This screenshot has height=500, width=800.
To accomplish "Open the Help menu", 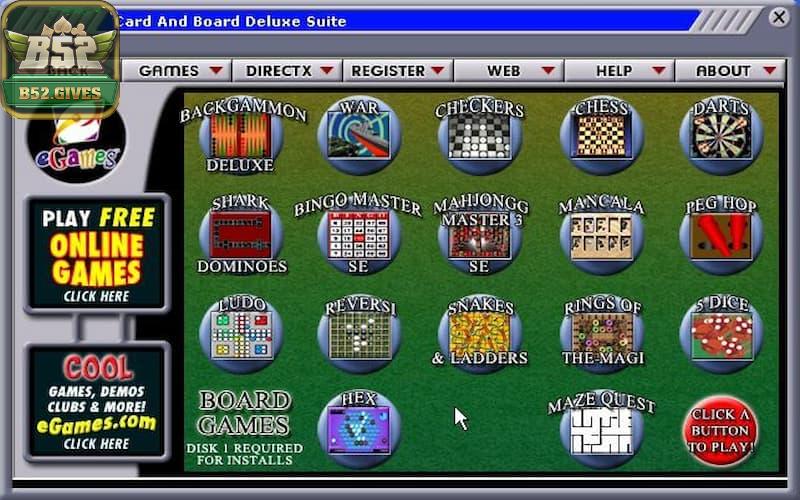I will tap(620, 71).
